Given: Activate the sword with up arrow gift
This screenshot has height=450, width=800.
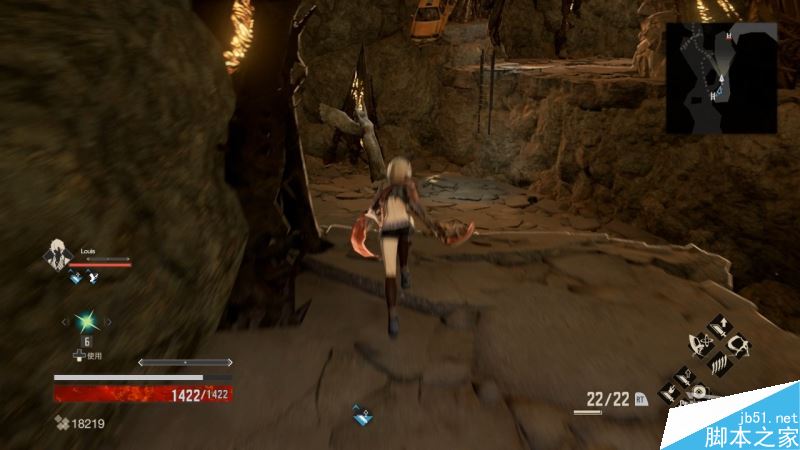Looking at the screenshot, I should (x=718, y=326).
